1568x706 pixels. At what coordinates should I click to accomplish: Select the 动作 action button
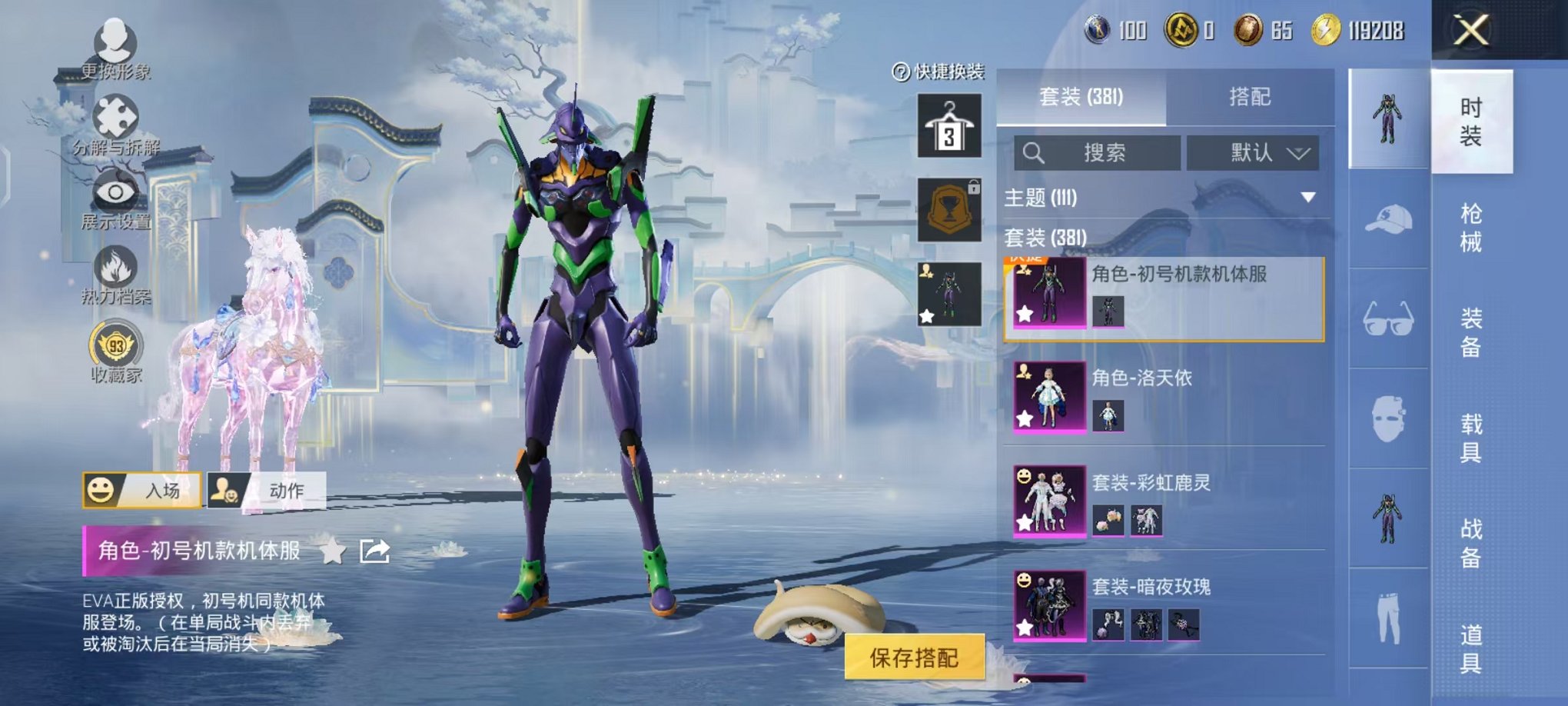click(x=267, y=490)
